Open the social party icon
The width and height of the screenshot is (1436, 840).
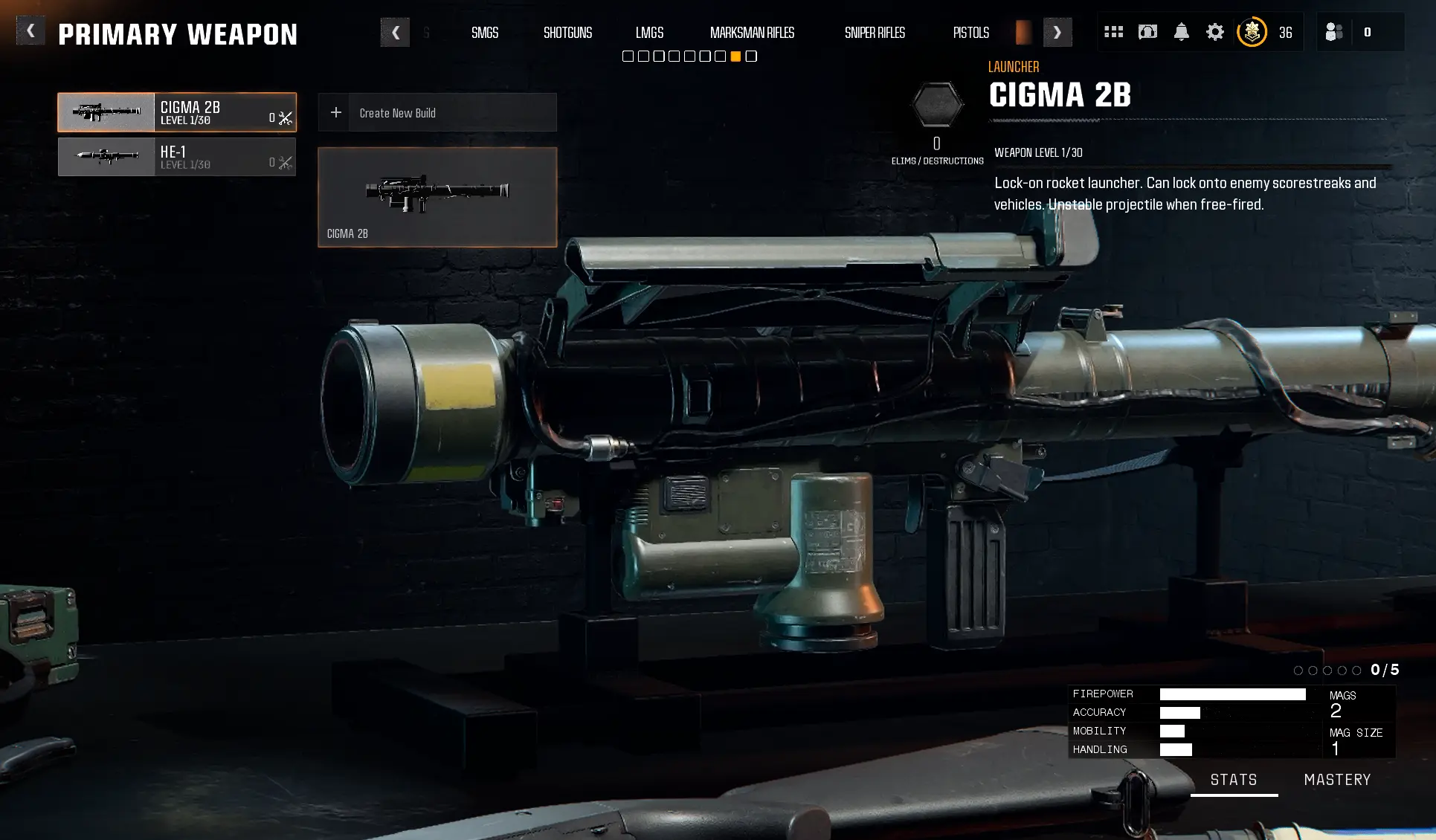pos(1334,32)
